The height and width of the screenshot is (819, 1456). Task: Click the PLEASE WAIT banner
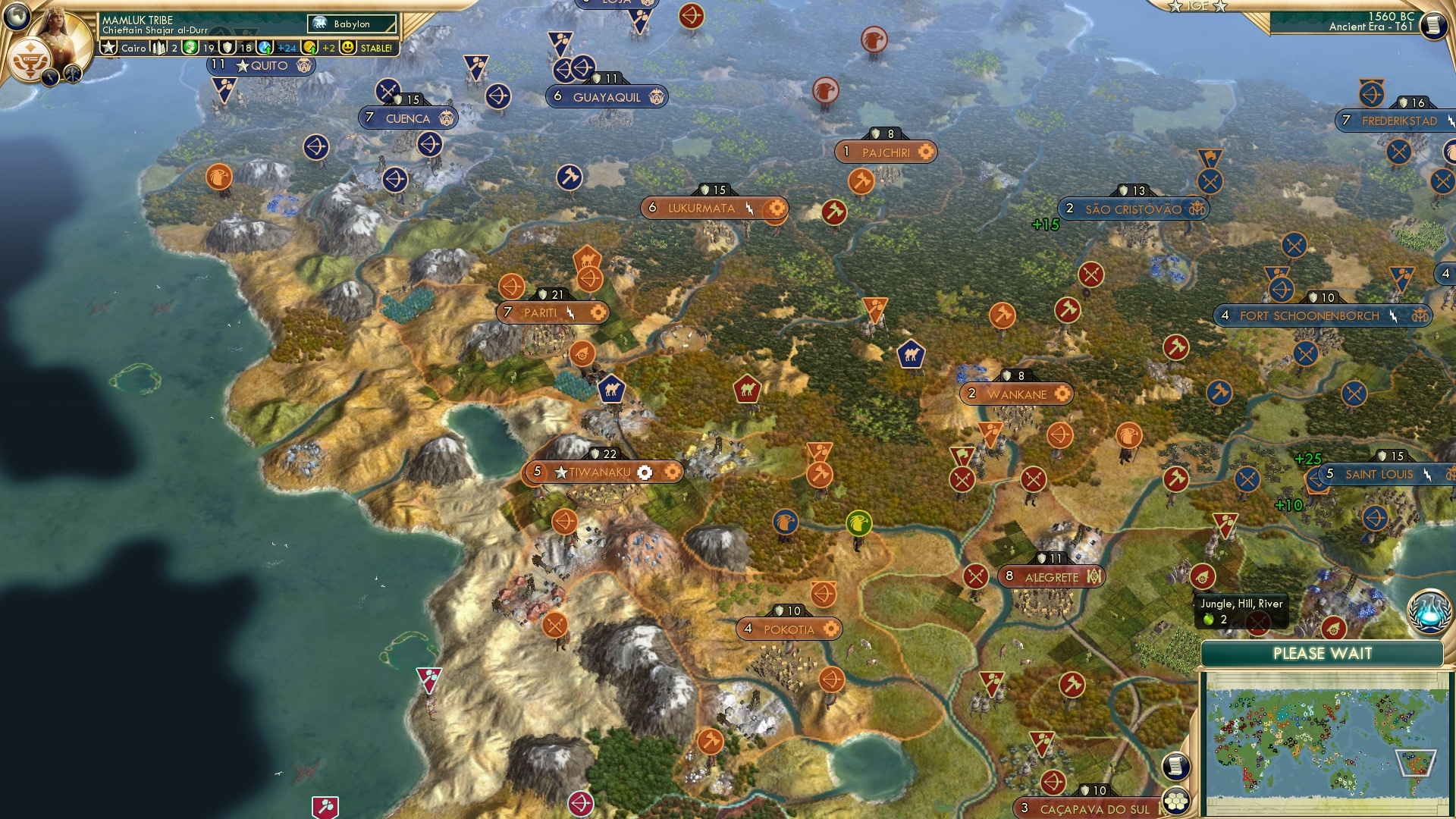pos(1321,652)
